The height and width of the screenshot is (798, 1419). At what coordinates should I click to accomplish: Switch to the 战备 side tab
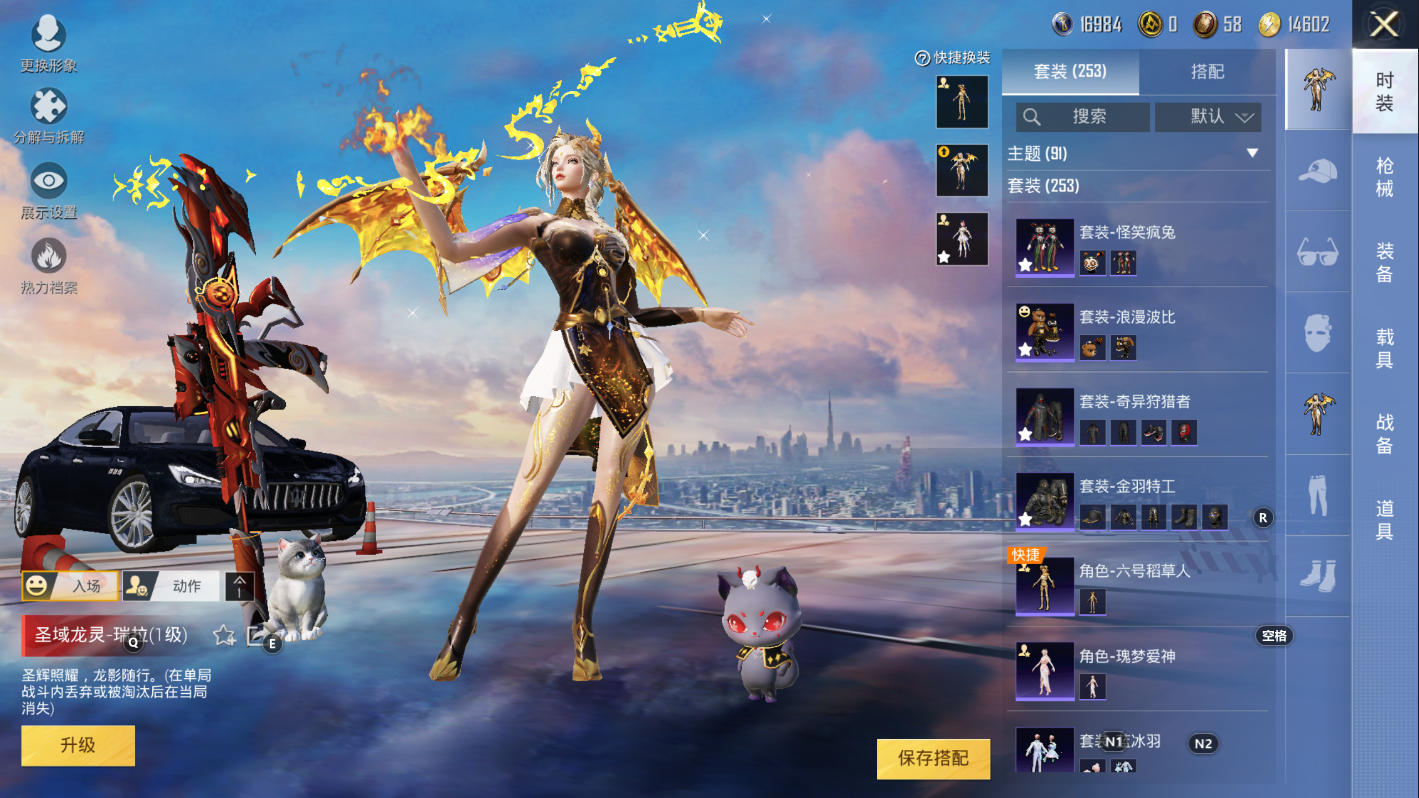(1384, 434)
